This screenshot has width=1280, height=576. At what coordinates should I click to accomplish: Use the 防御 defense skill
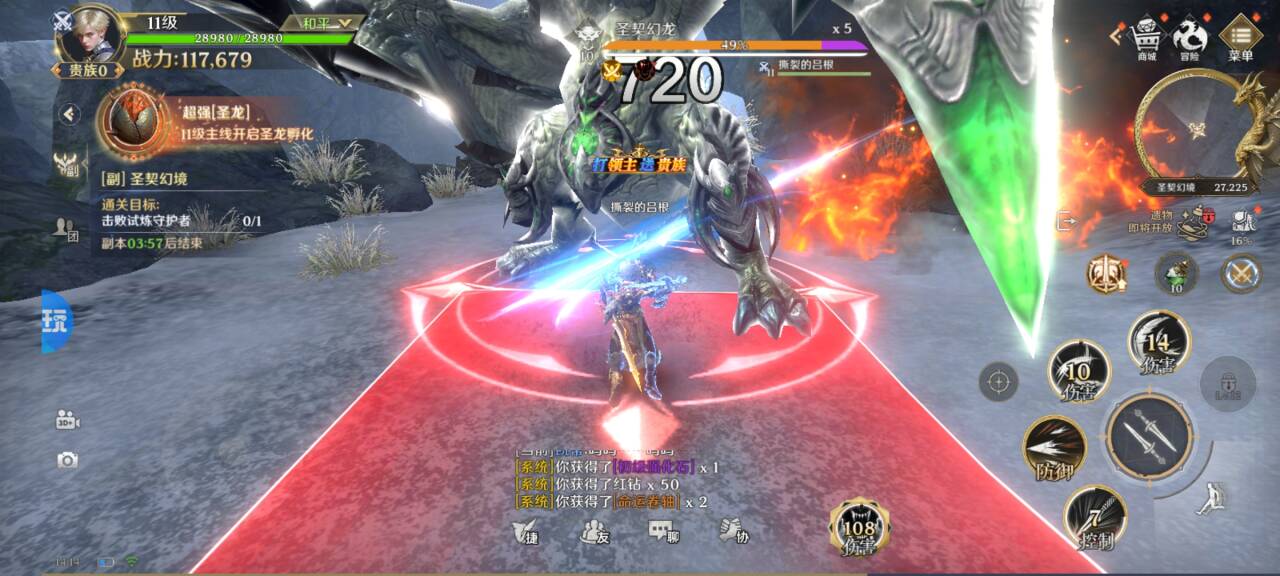tap(1055, 449)
